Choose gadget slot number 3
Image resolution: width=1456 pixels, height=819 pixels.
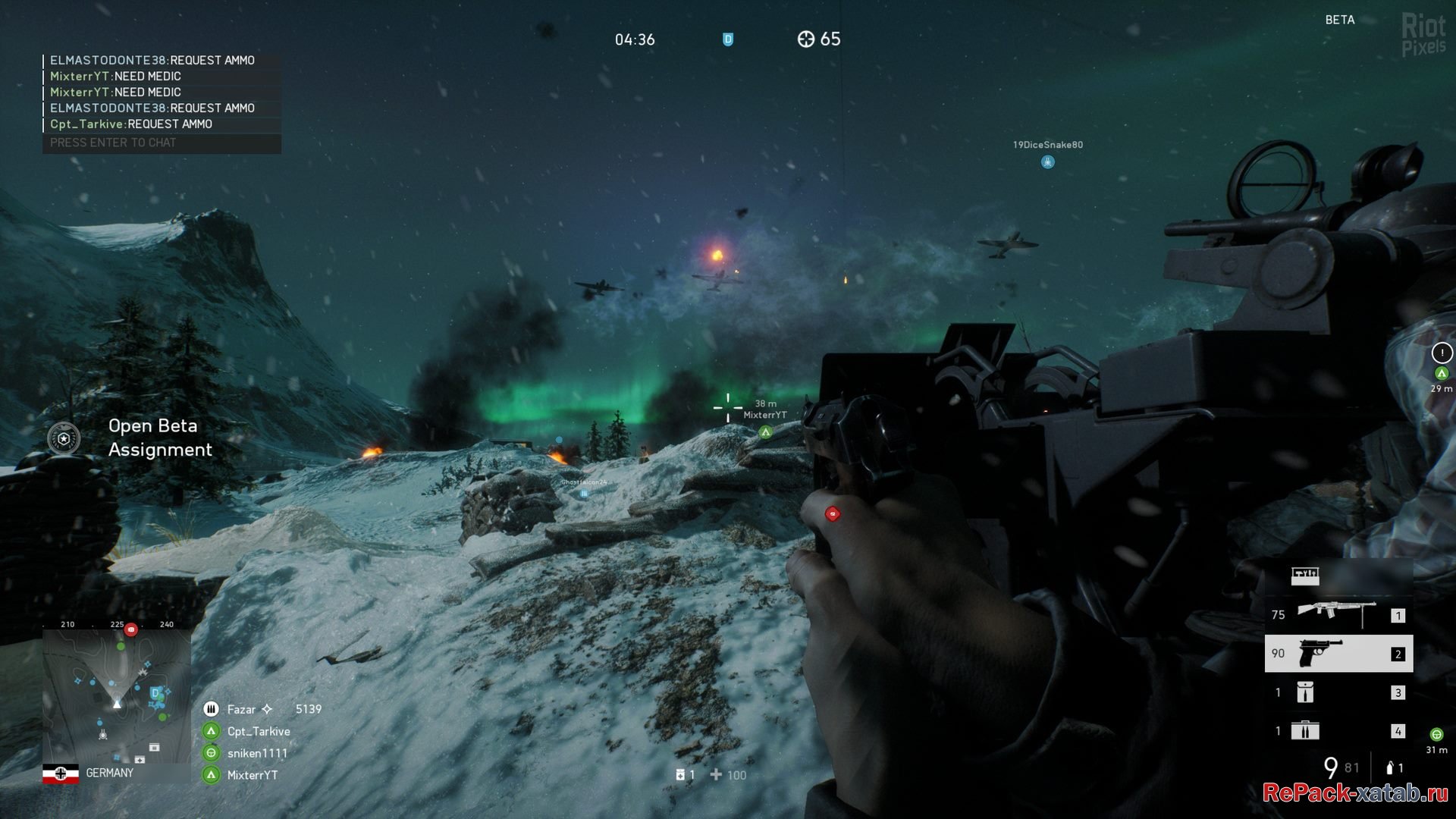1338,692
